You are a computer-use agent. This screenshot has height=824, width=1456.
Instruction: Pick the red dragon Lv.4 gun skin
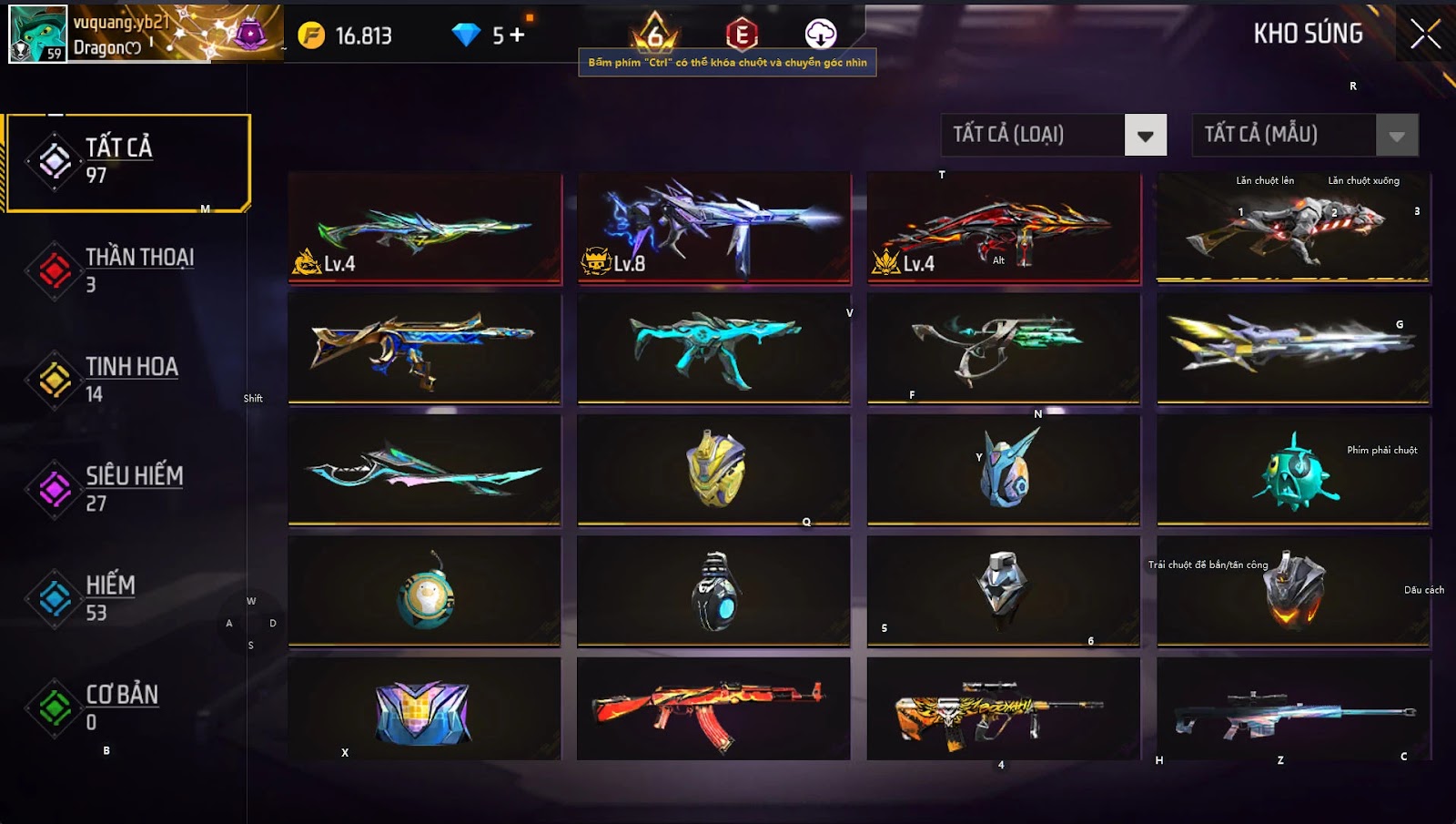coord(1004,228)
